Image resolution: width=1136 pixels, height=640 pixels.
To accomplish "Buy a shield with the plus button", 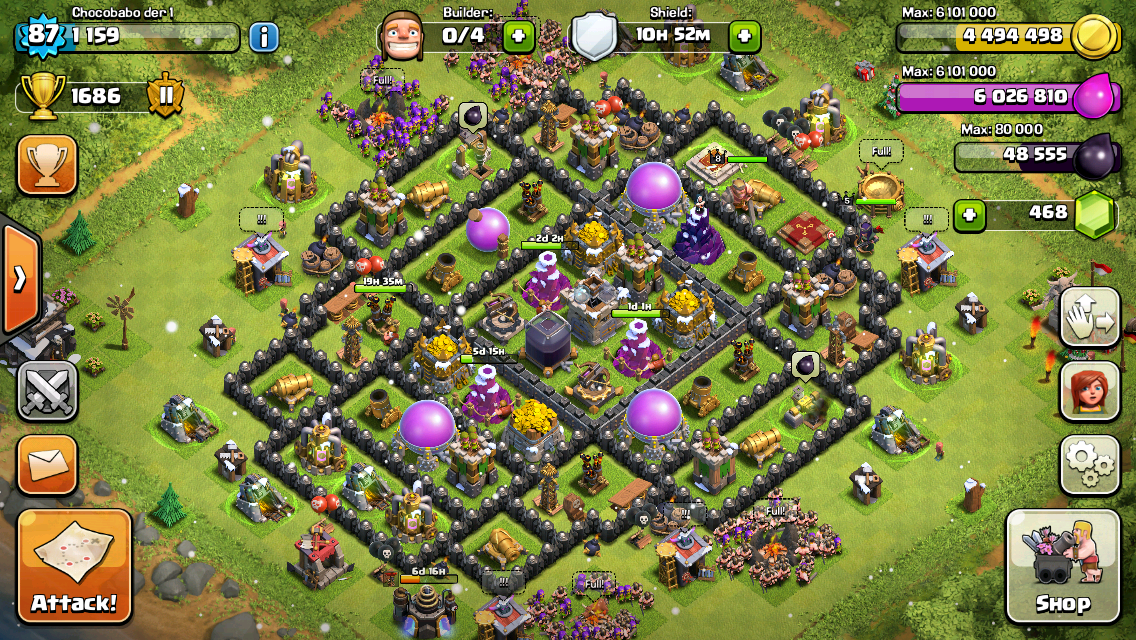I will [744, 38].
